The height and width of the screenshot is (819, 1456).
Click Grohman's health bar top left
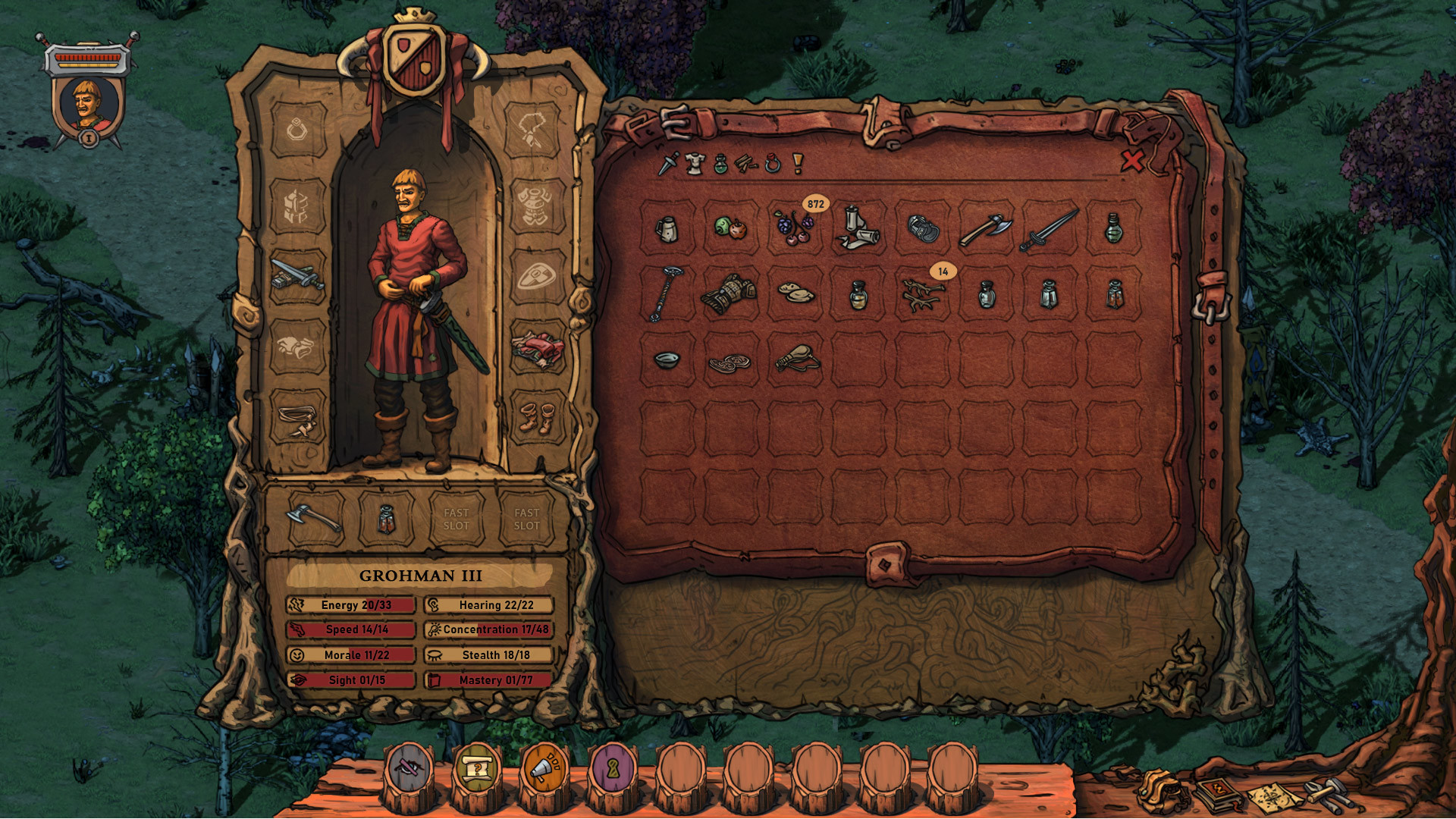click(89, 57)
